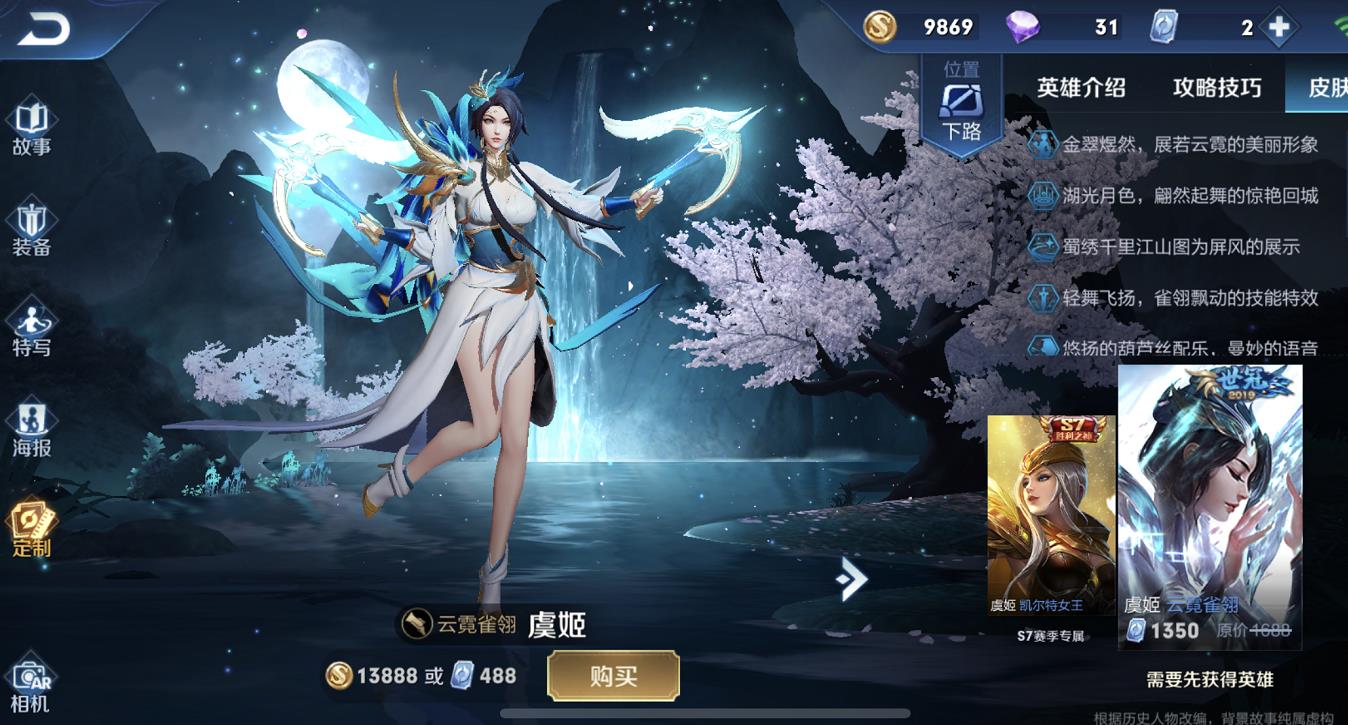Switch to the 英雄介绍 tab

tap(1081, 88)
